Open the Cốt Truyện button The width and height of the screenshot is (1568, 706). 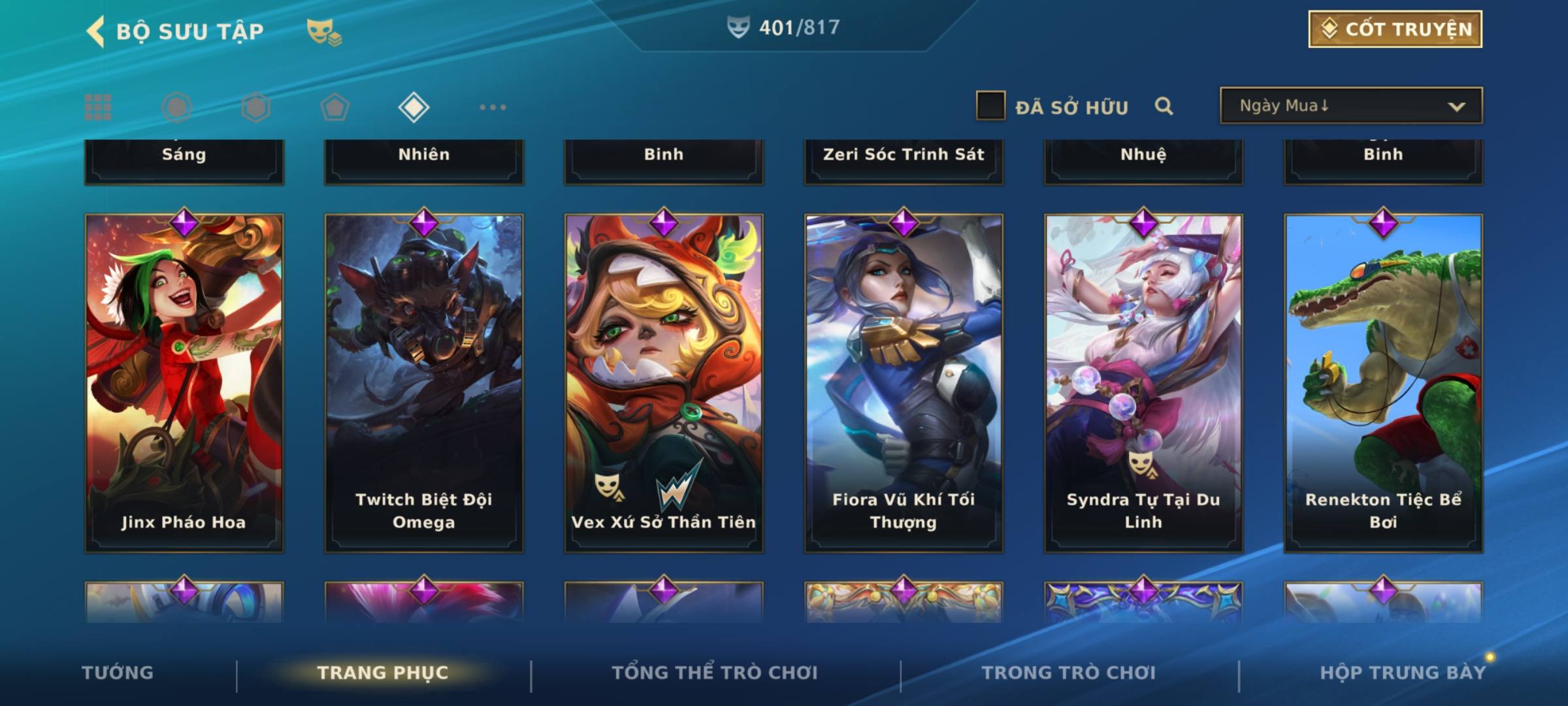tap(1394, 29)
